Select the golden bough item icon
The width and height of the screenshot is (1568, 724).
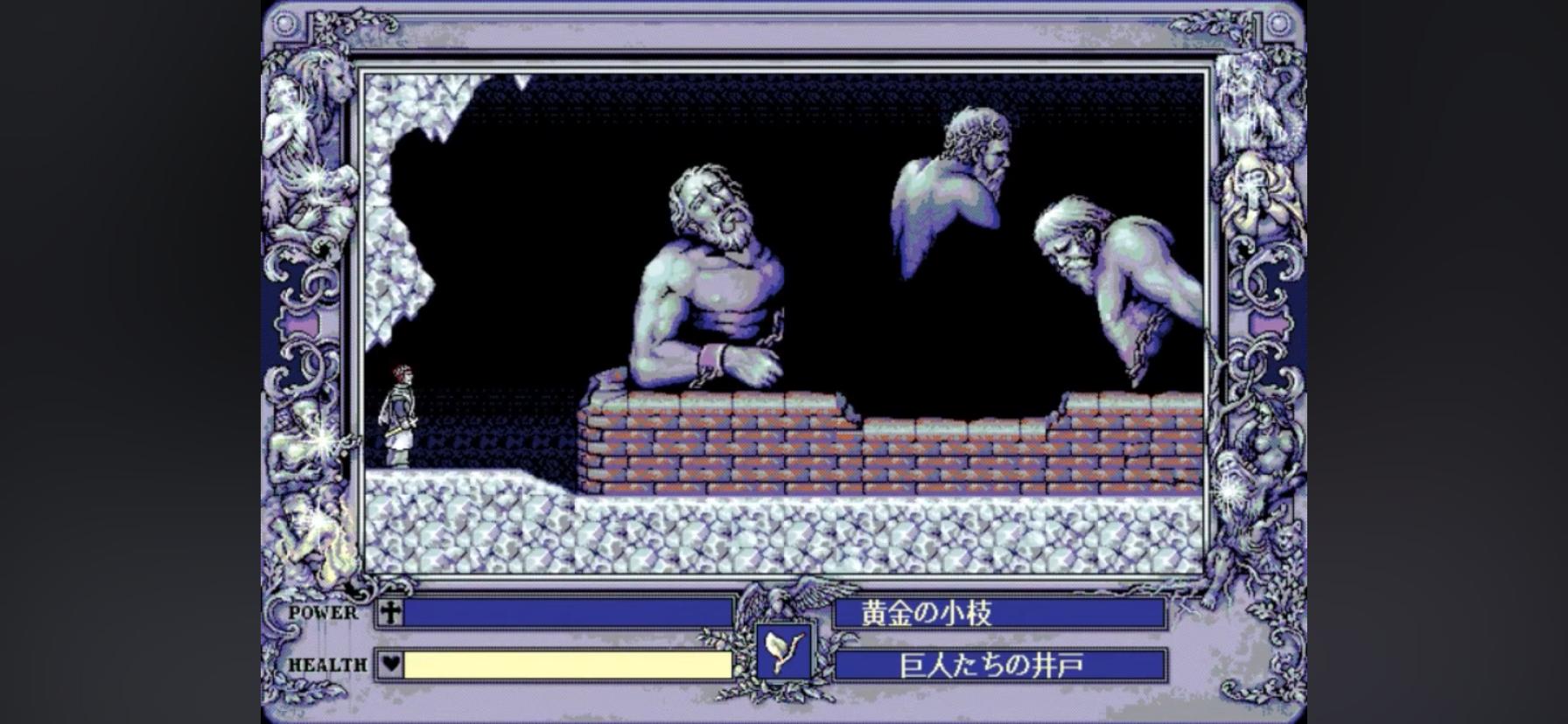point(783,651)
